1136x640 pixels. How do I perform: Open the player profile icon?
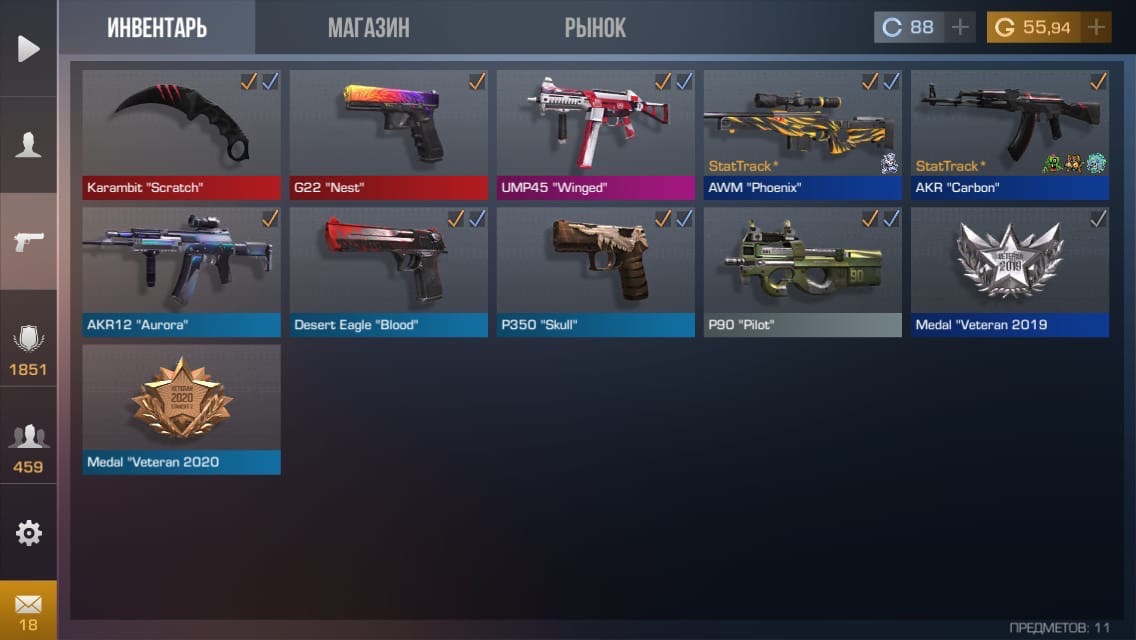point(28,145)
